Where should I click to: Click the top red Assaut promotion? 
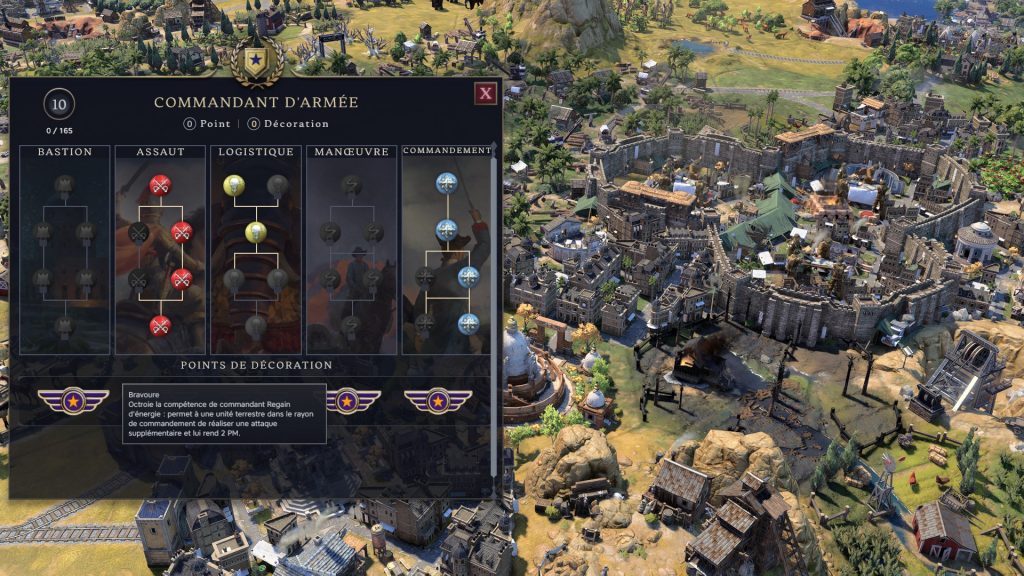[159, 184]
